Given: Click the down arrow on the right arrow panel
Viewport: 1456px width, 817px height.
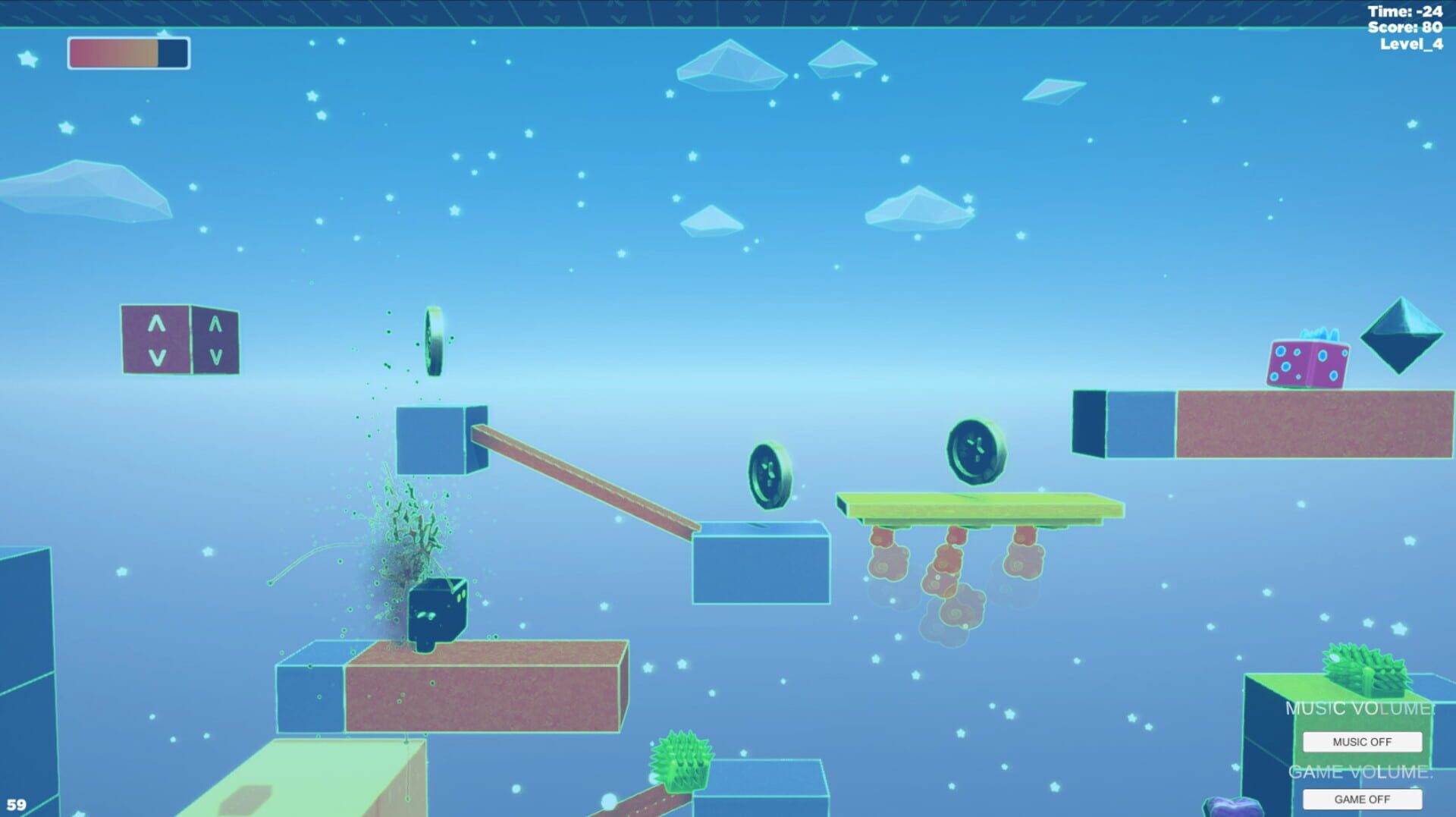Looking at the screenshot, I should pos(215,354).
